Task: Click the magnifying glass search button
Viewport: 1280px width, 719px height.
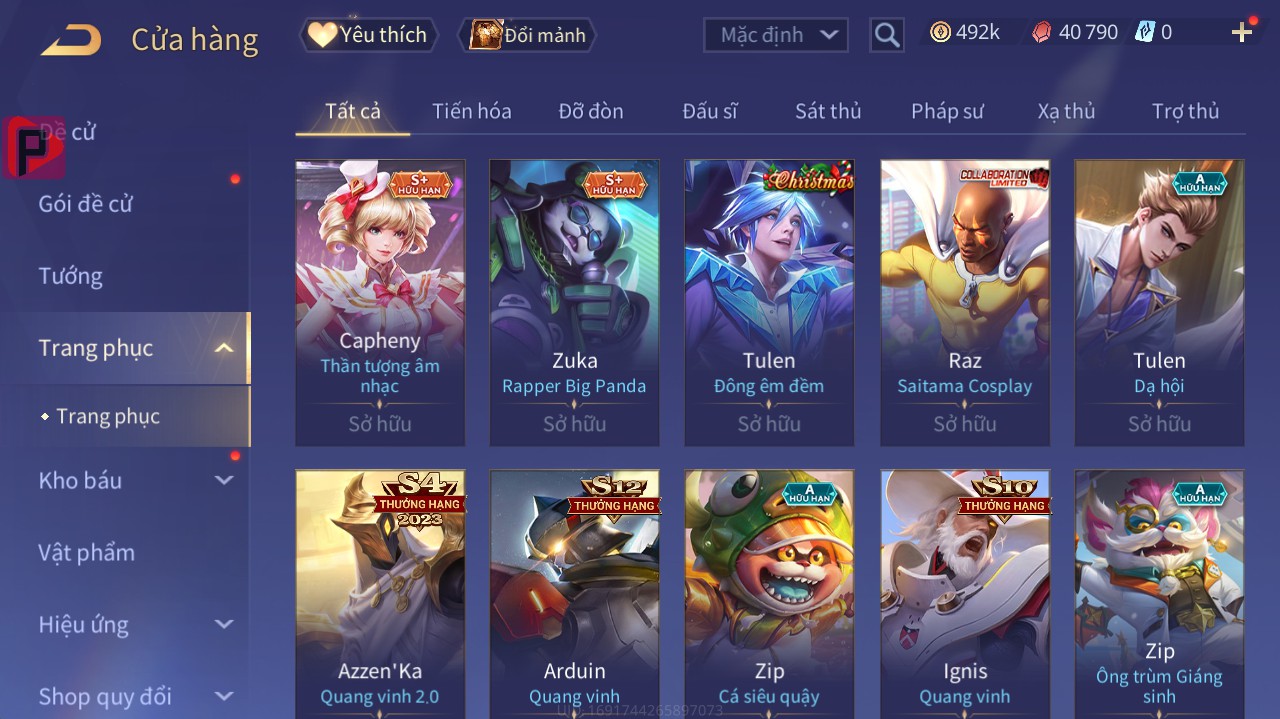Action: coord(887,35)
